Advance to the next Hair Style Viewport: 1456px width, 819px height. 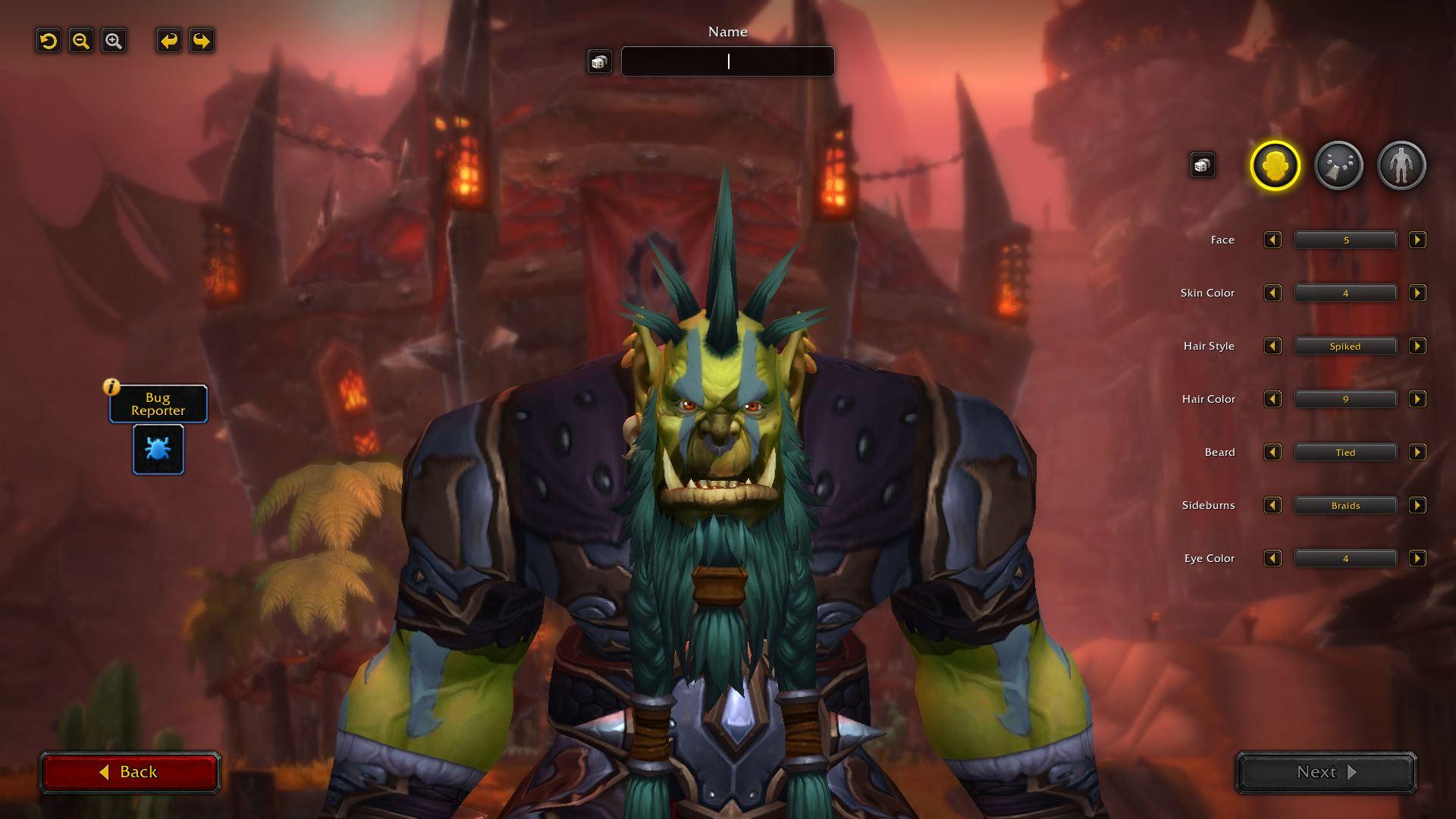tap(1417, 347)
